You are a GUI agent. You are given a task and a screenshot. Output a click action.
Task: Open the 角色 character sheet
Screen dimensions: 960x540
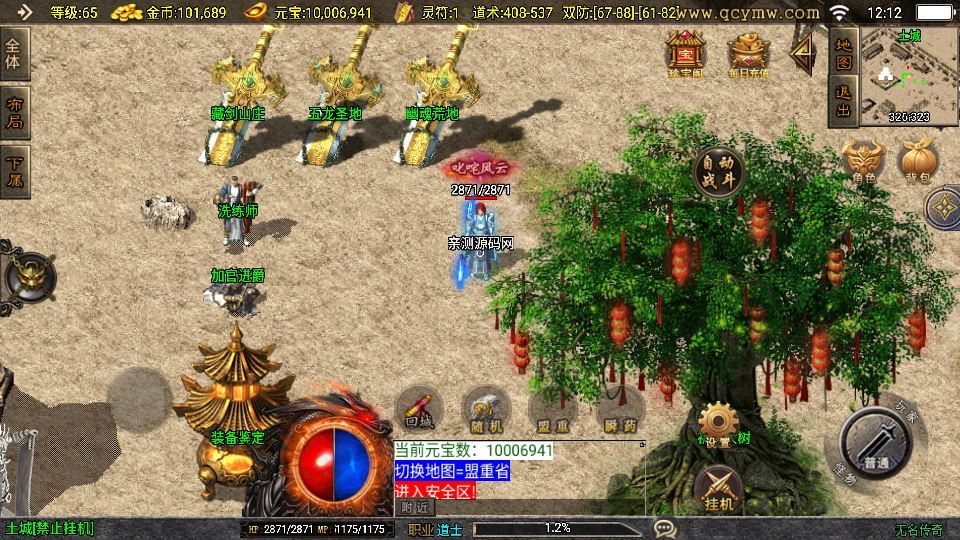[864, 162]
